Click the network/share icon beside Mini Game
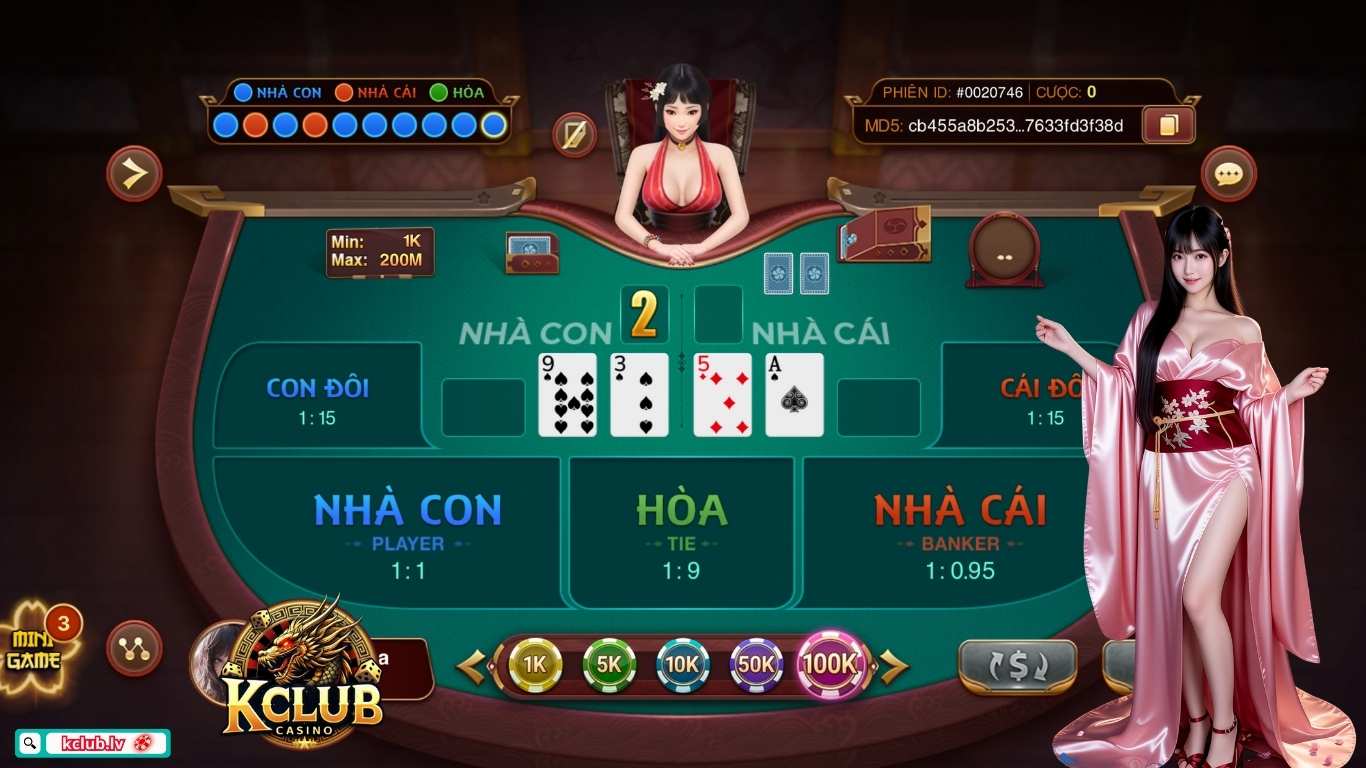The image size is (1366, 768). tap(133, 649)
